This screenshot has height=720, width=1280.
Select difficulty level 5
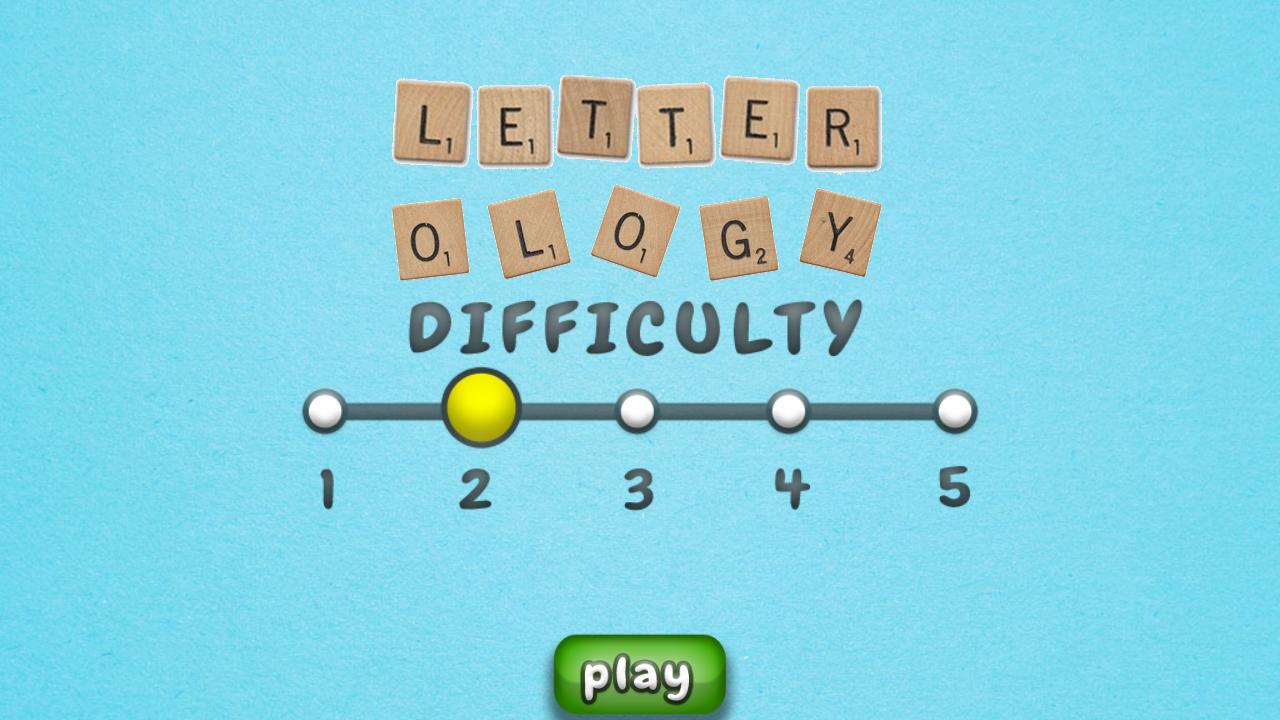coord(955,409)
